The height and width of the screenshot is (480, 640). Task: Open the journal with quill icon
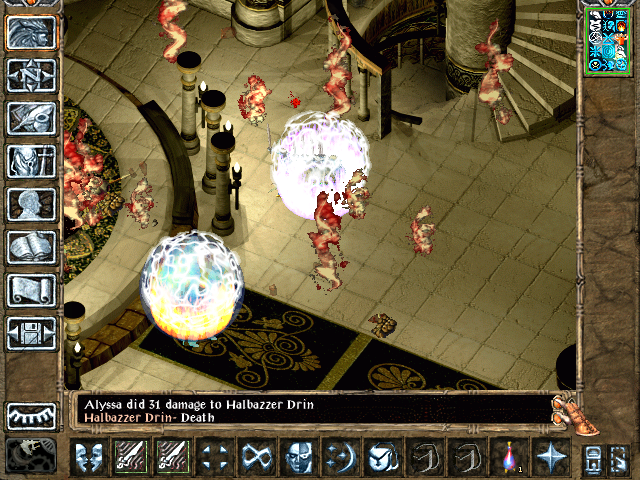pos(31,118)
